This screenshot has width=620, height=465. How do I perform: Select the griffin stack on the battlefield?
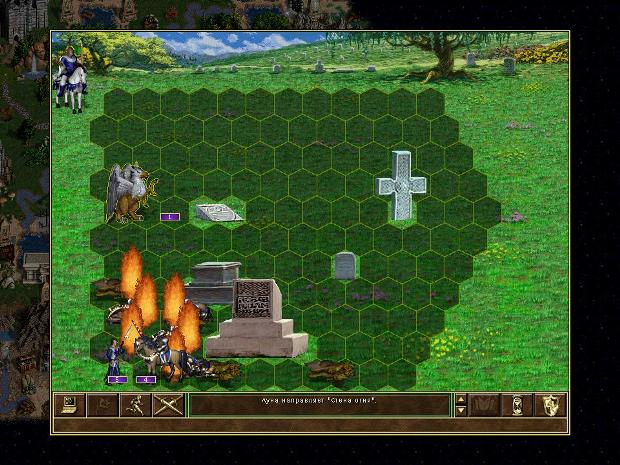pos(131,193)
